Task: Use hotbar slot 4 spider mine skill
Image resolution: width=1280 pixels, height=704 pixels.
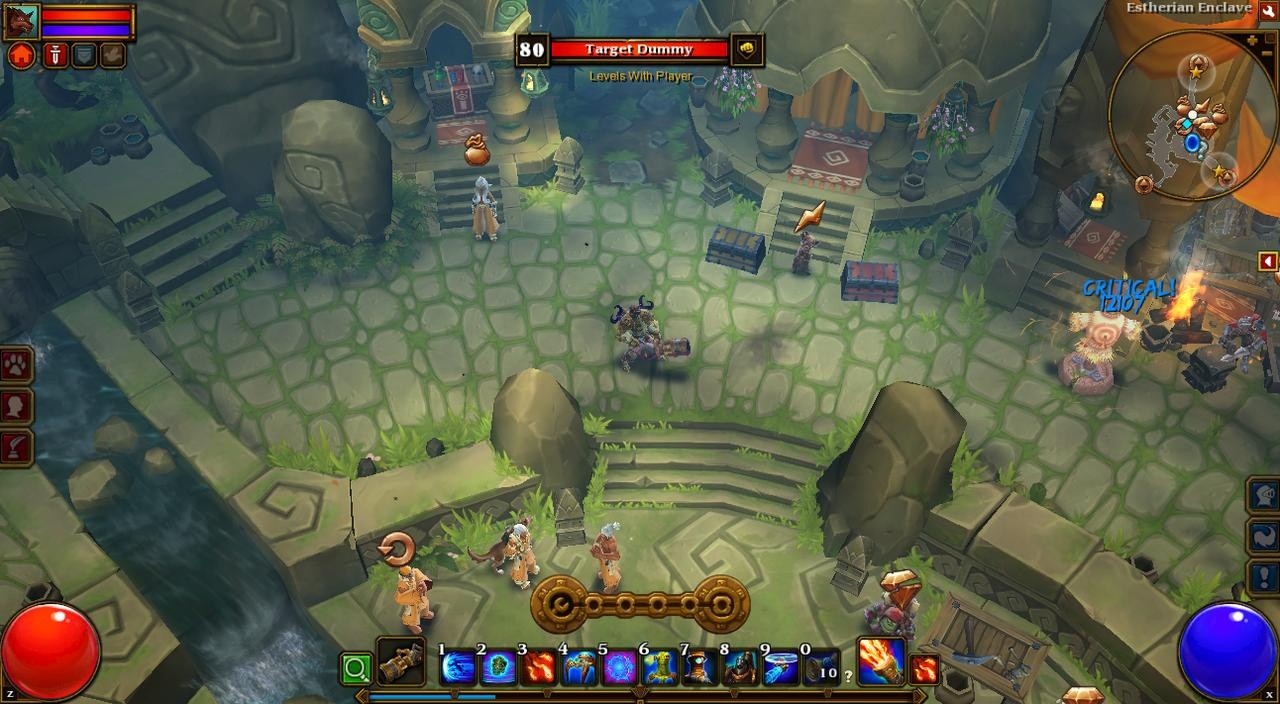Action: pos(580,666)
